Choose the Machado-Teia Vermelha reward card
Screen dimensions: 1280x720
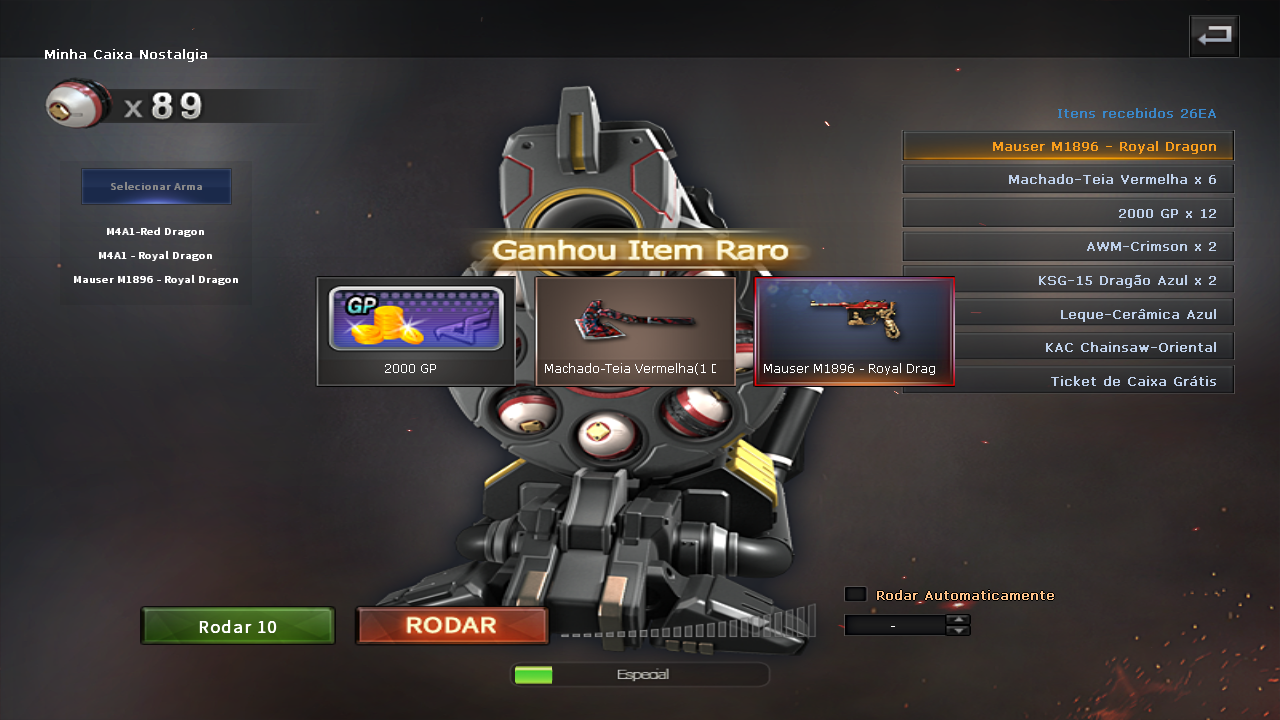(635, 331)
